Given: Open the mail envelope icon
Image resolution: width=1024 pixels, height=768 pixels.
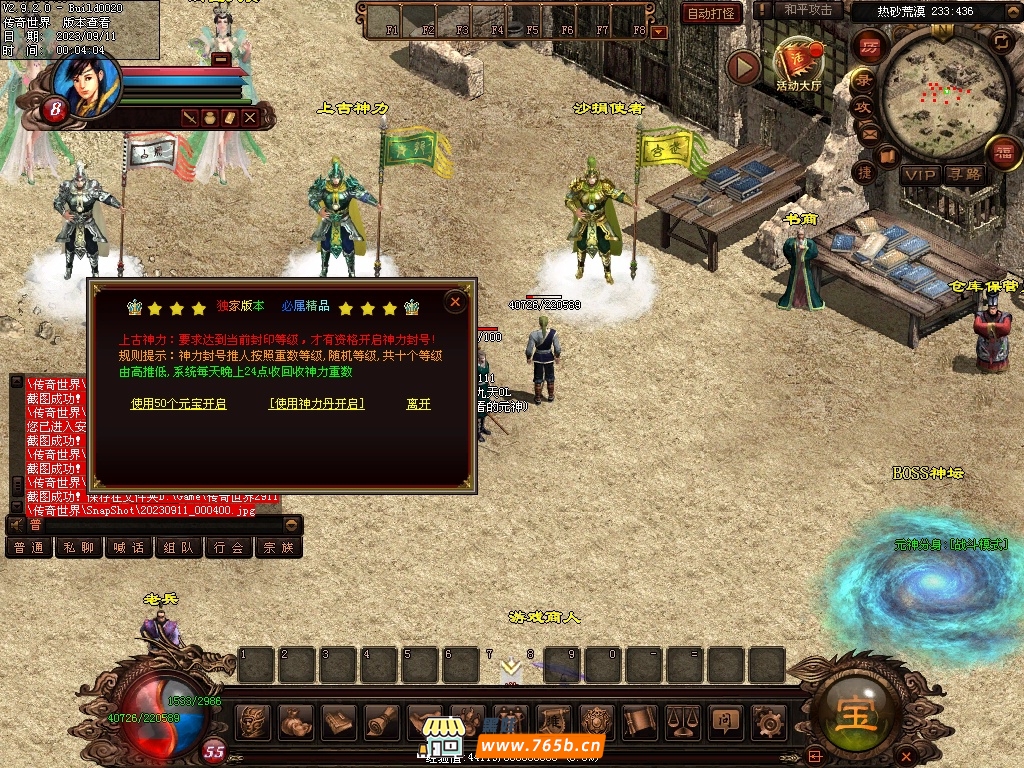Looking at the screenshot, I should tap(868, 133).
